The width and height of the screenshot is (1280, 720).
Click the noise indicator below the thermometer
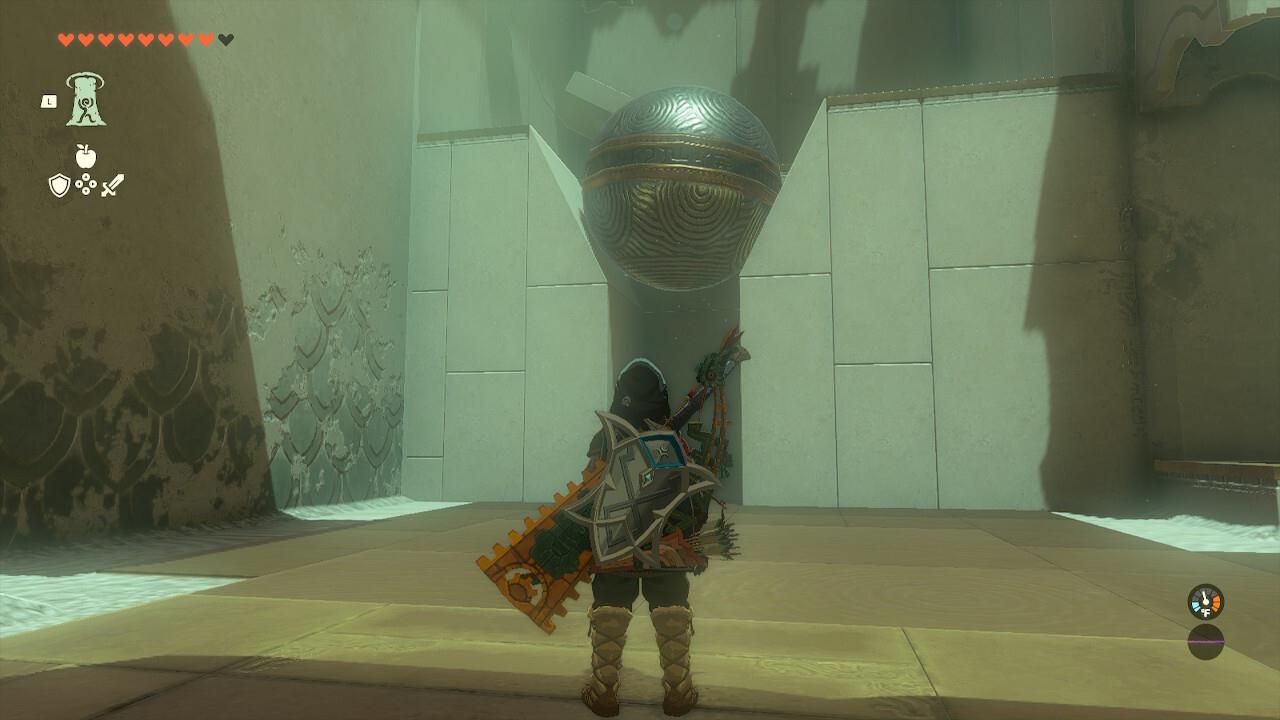[1205, 642]
